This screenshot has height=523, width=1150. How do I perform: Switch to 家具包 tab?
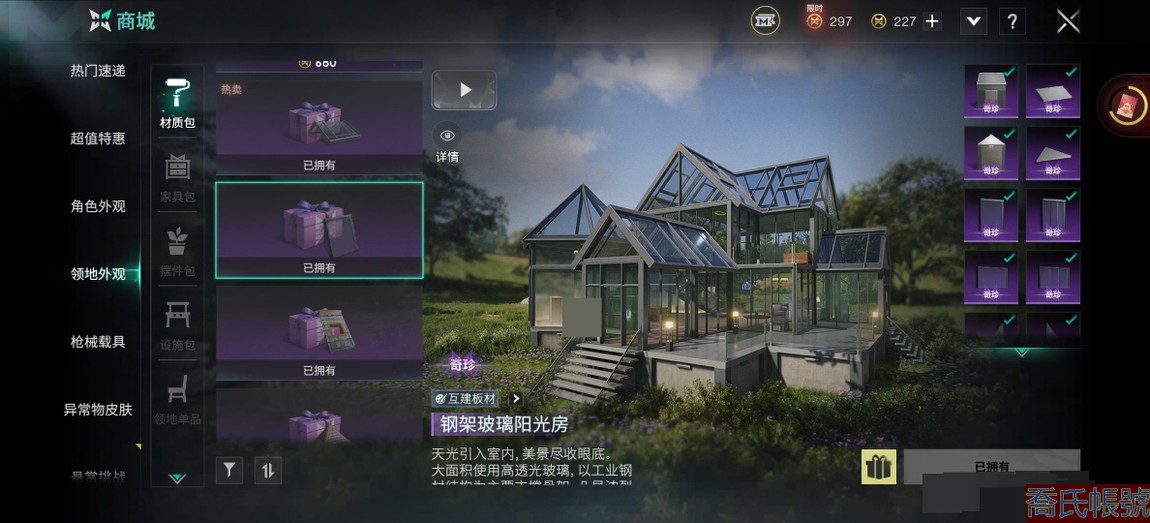click(x=177, y=178)
